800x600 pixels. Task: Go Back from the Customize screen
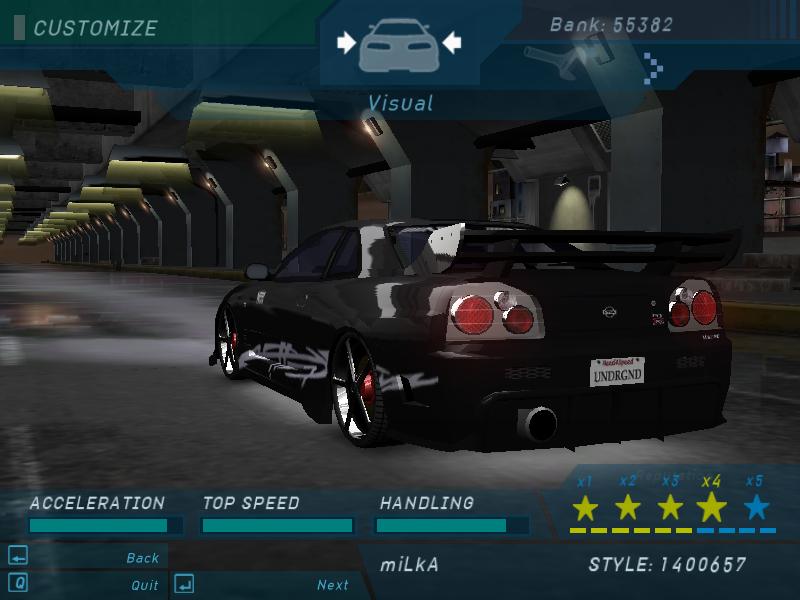(142, 558)
